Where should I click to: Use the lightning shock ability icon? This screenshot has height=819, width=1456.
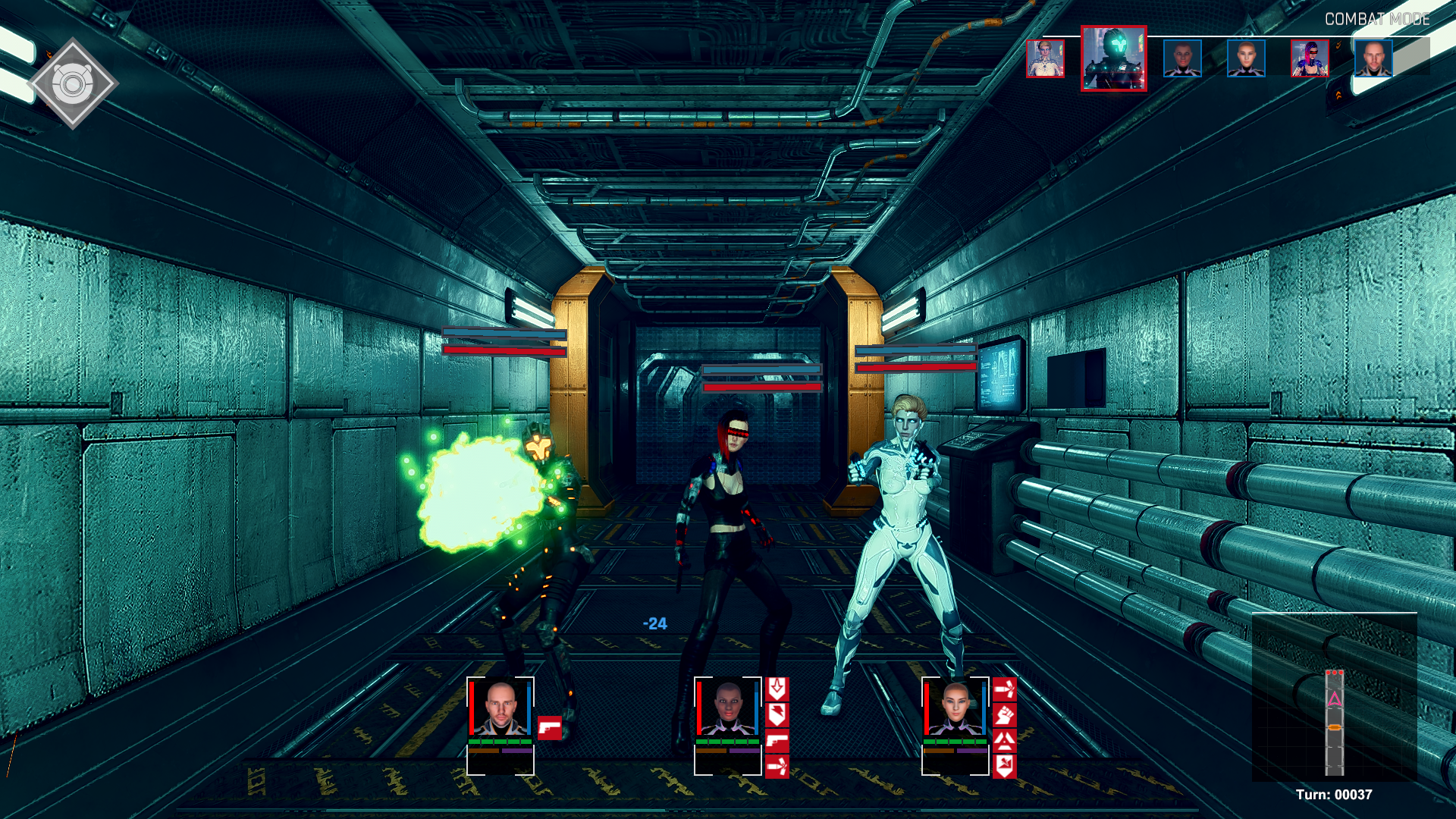[777, 717]
